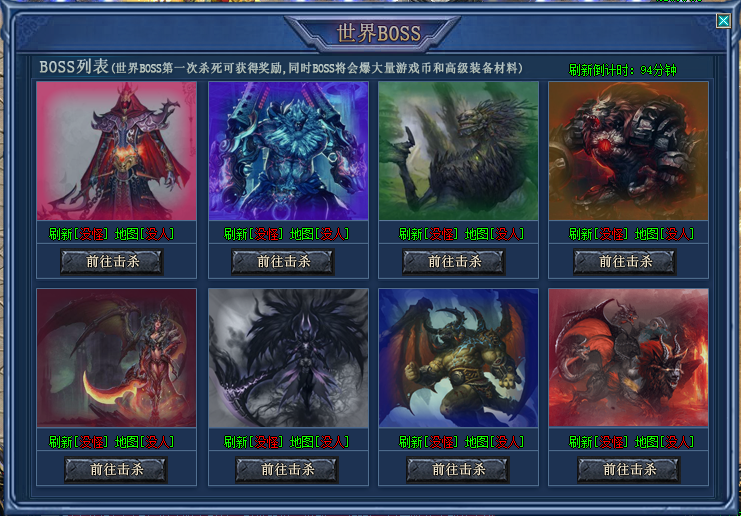The width and height of the screenshot is (741, 516).
Task: Click 前往击杀 under the red-winged lava demon boss
Action: coord(628,470)
